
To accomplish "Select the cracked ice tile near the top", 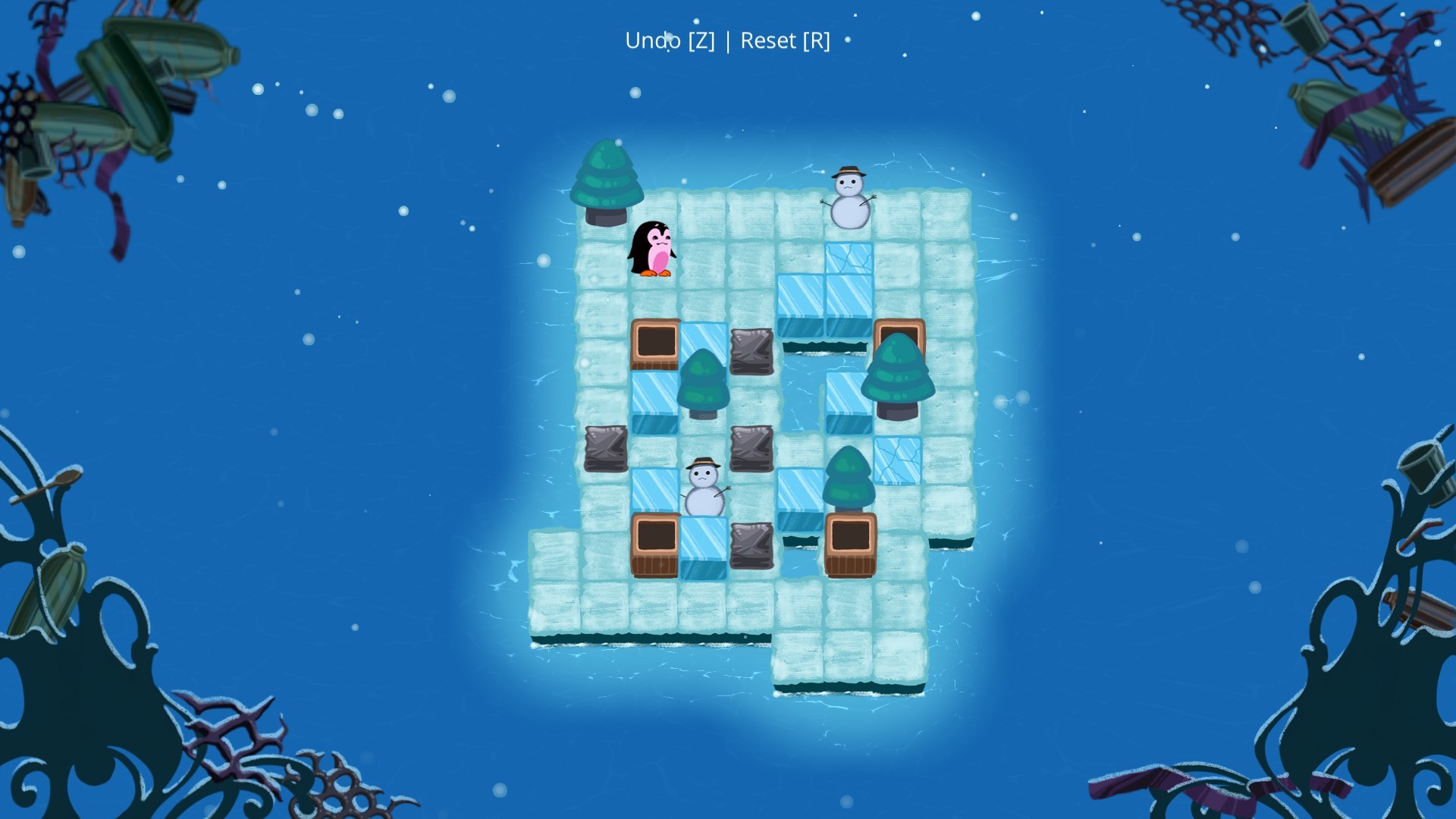I will 849,258.
